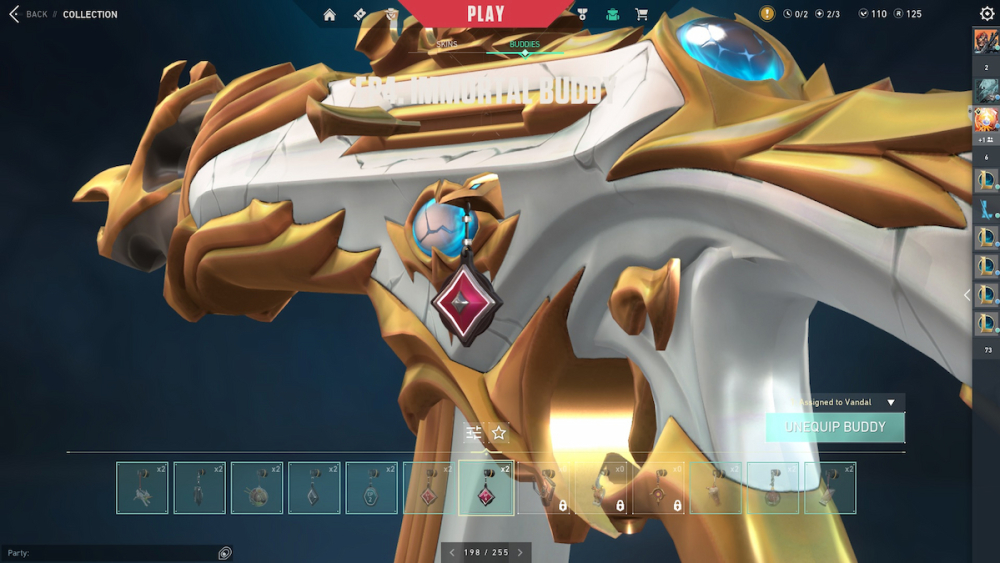Switch to the Skins tab
This screenshot has width=1000, height=563.
[x=447, y=45]
